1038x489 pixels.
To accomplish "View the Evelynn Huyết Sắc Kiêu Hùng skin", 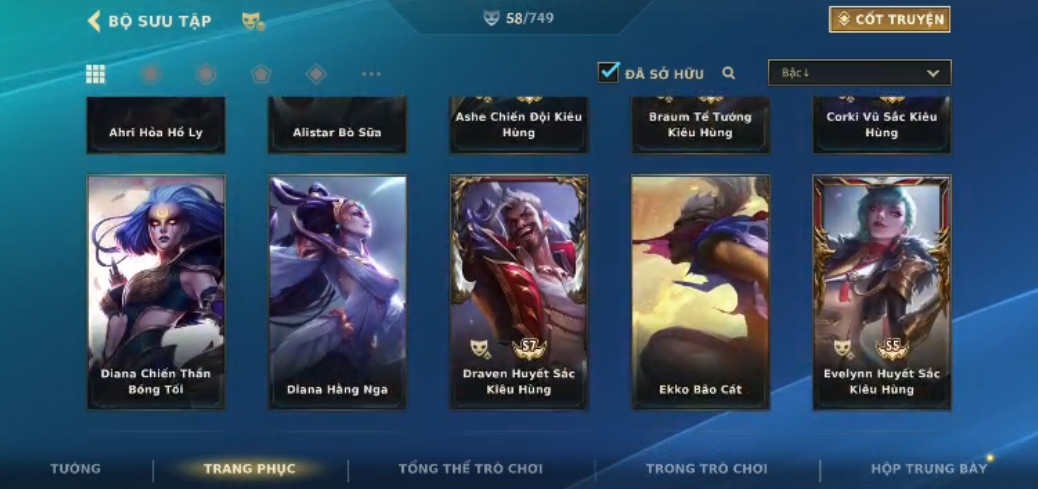I will pos(882,291).
